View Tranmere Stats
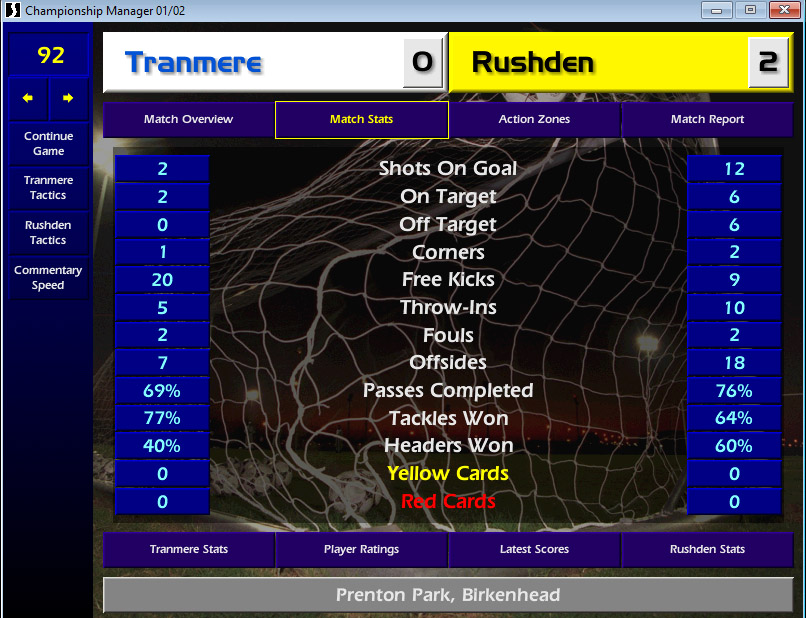 (x=188, y=549)
